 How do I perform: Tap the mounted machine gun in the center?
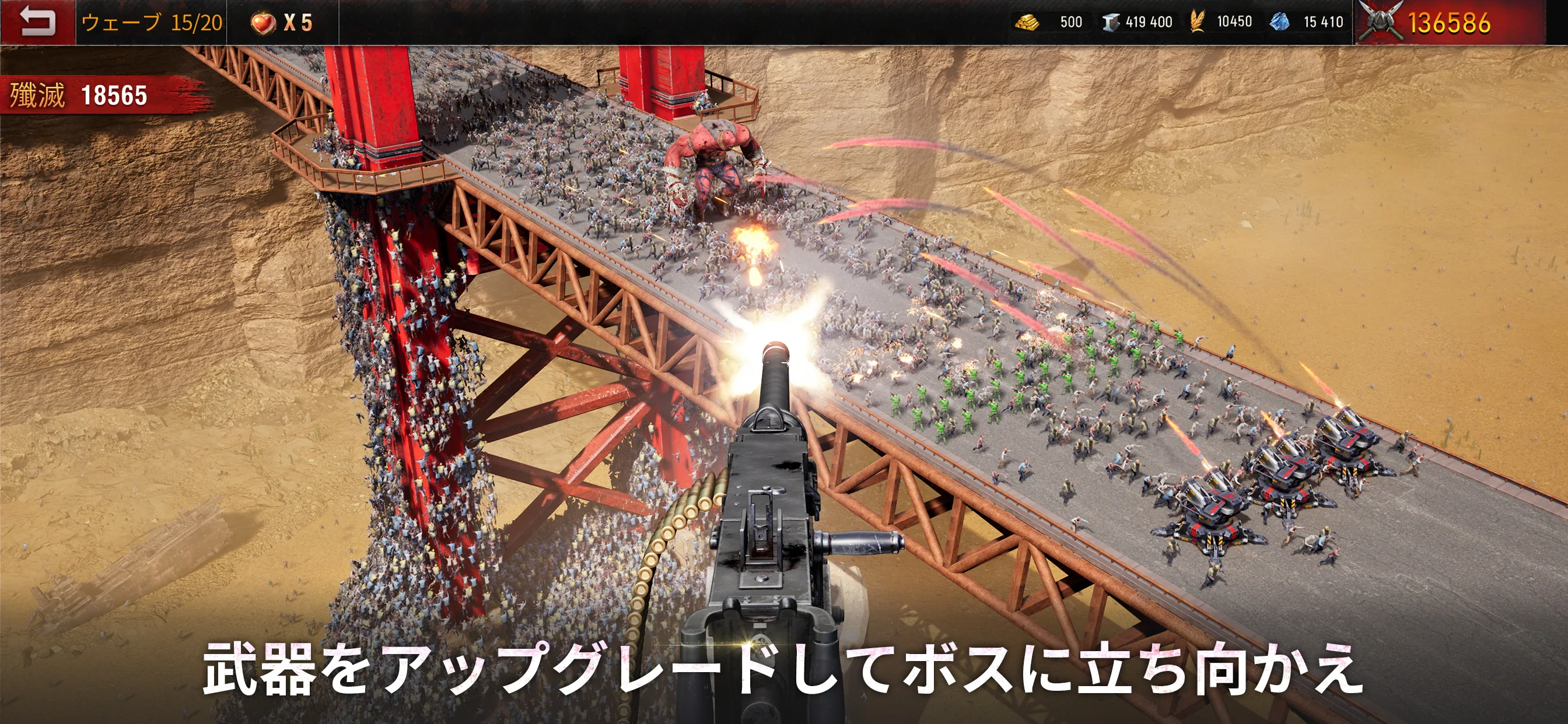tap(773, 517)
